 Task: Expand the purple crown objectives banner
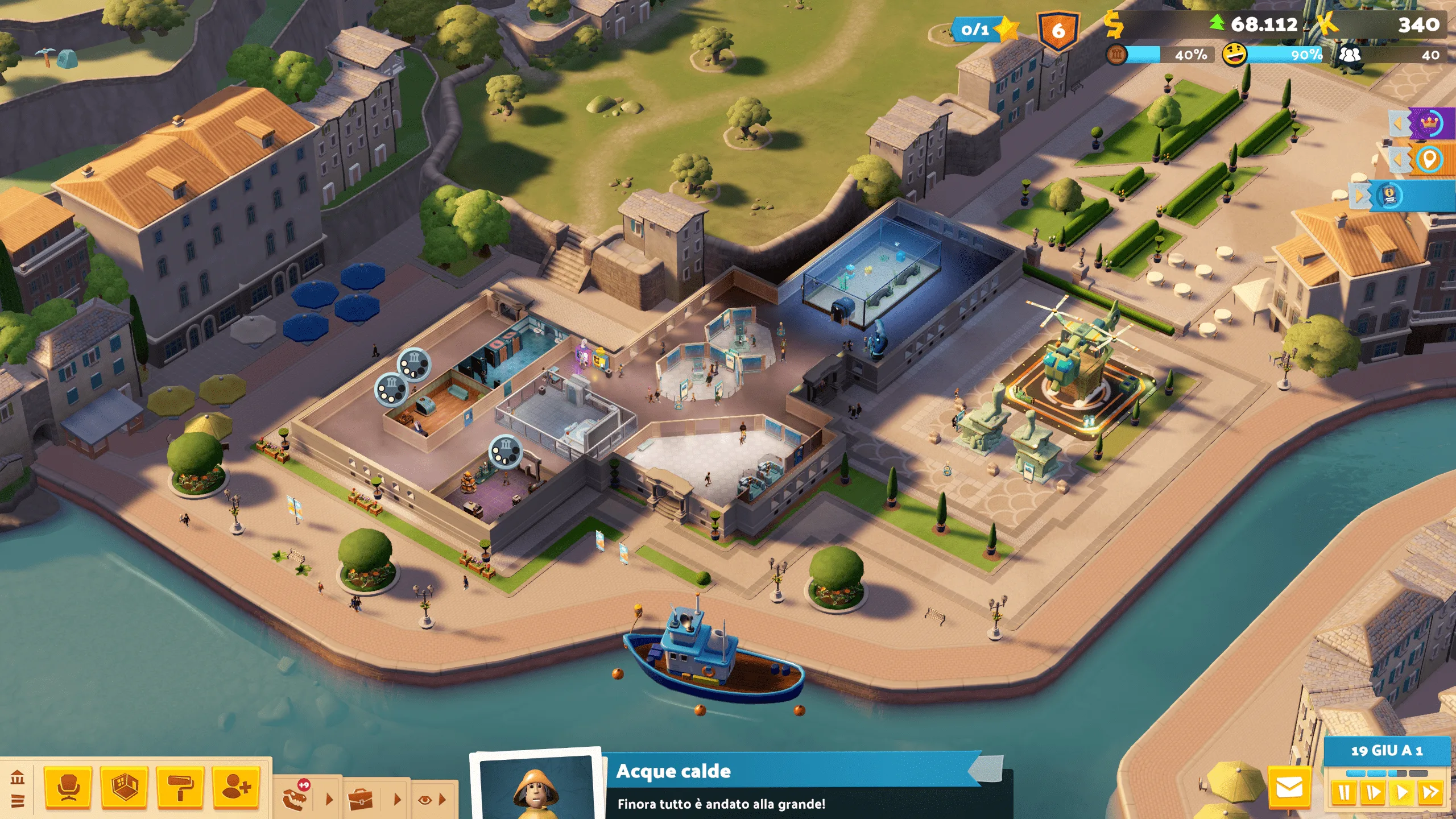[x=1399, y=123]
